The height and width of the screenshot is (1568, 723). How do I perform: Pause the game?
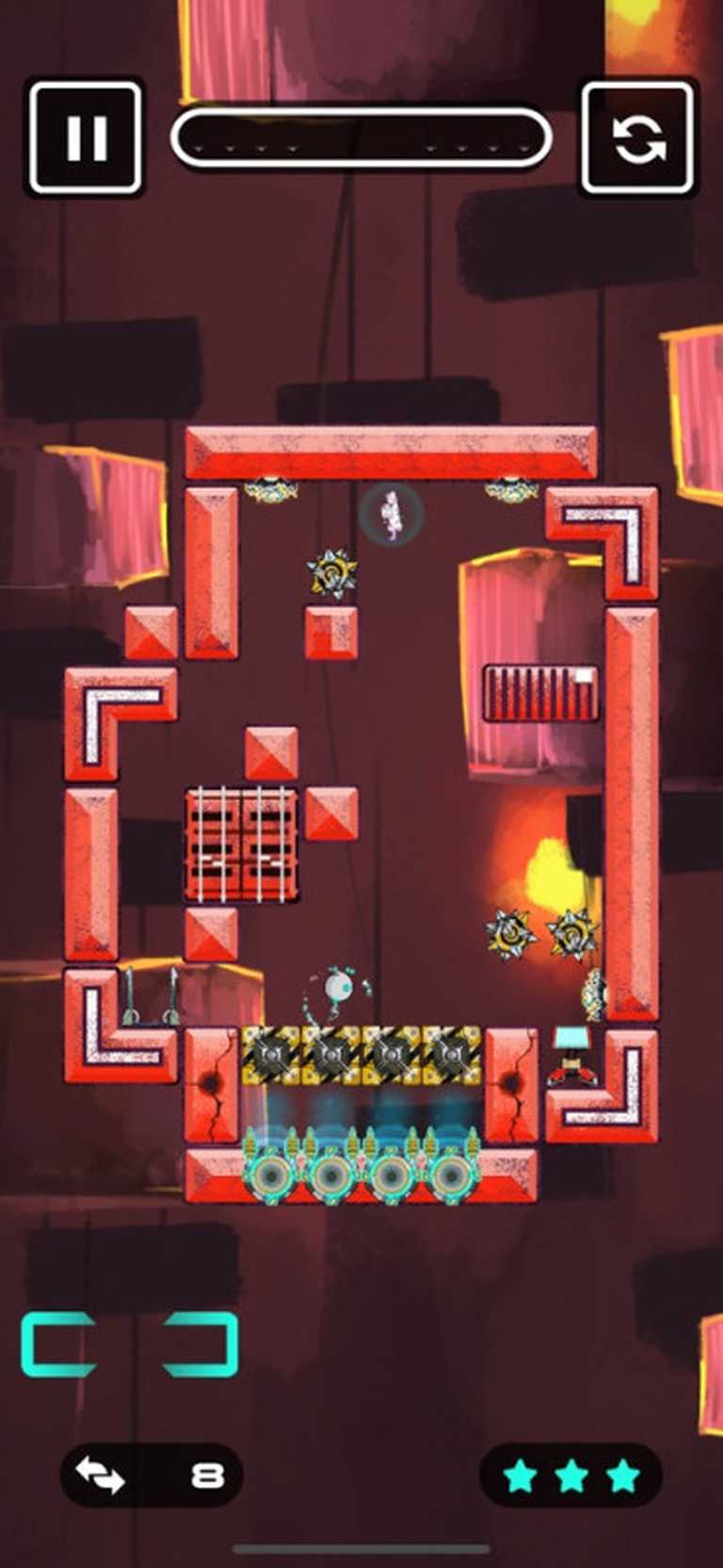click(x=86, y=137)
